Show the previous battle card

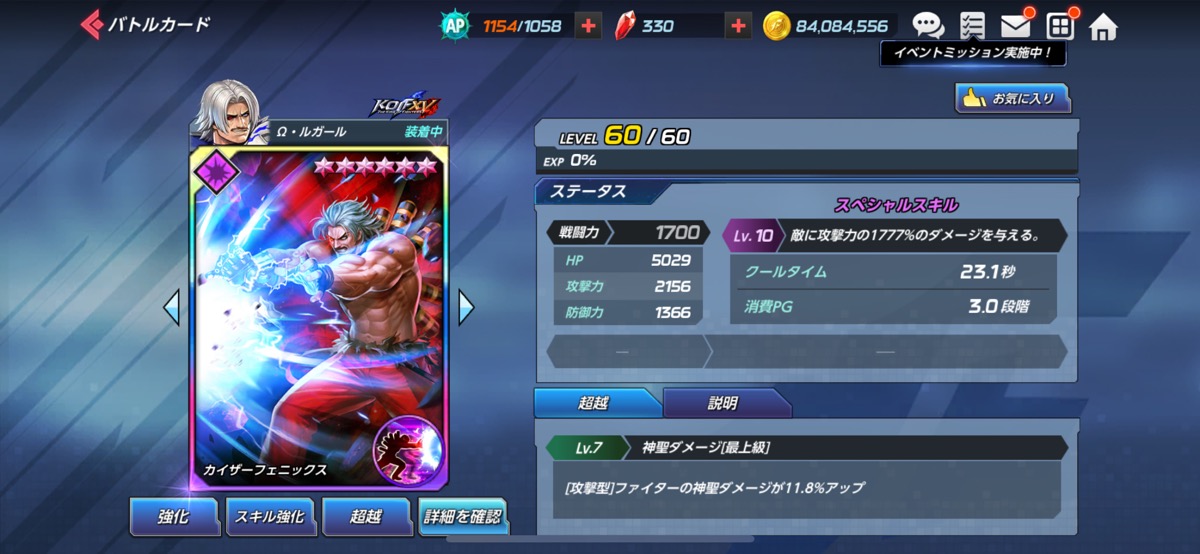click(172, 308)
